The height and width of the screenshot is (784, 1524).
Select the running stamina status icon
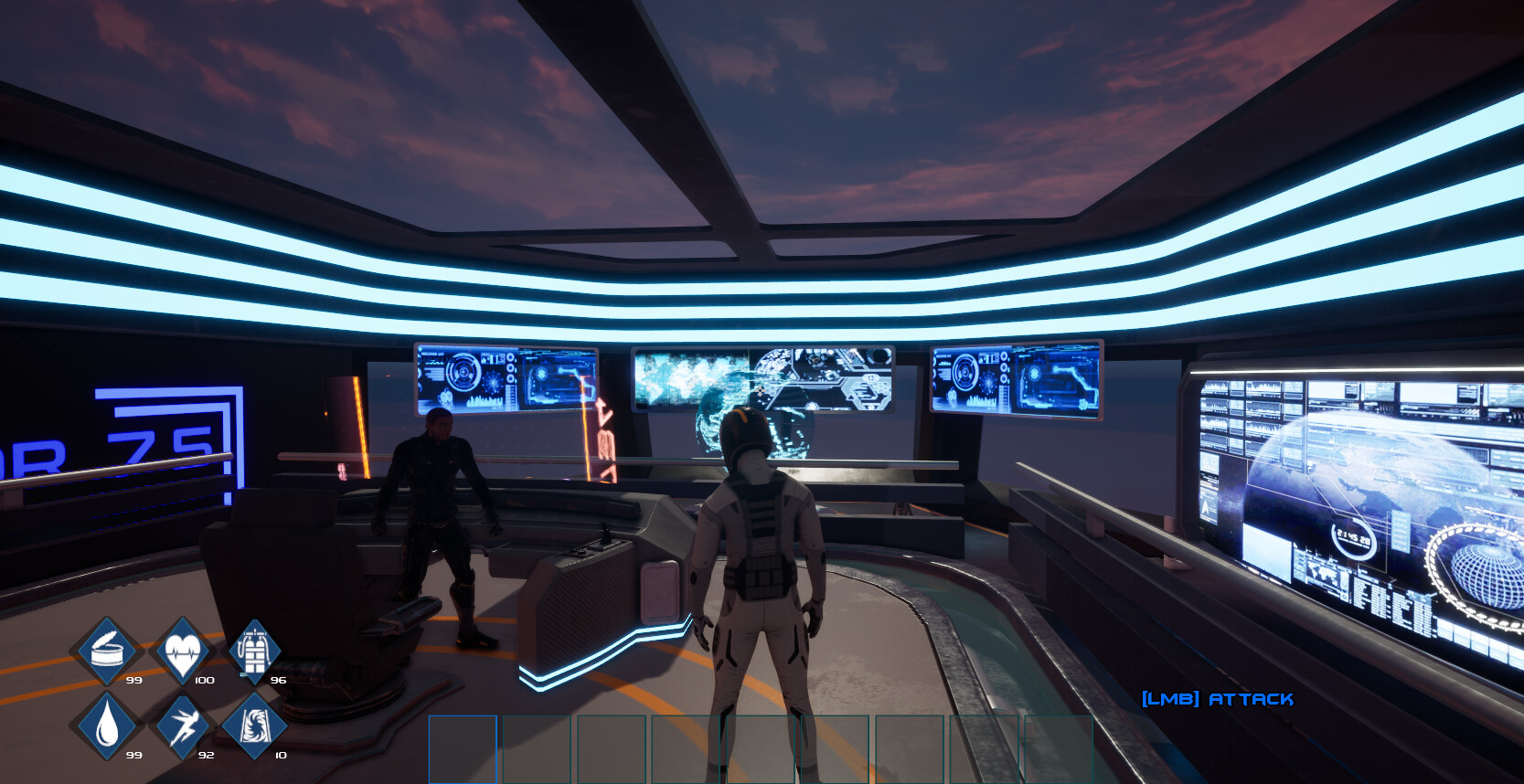click(x=181, y=726)
